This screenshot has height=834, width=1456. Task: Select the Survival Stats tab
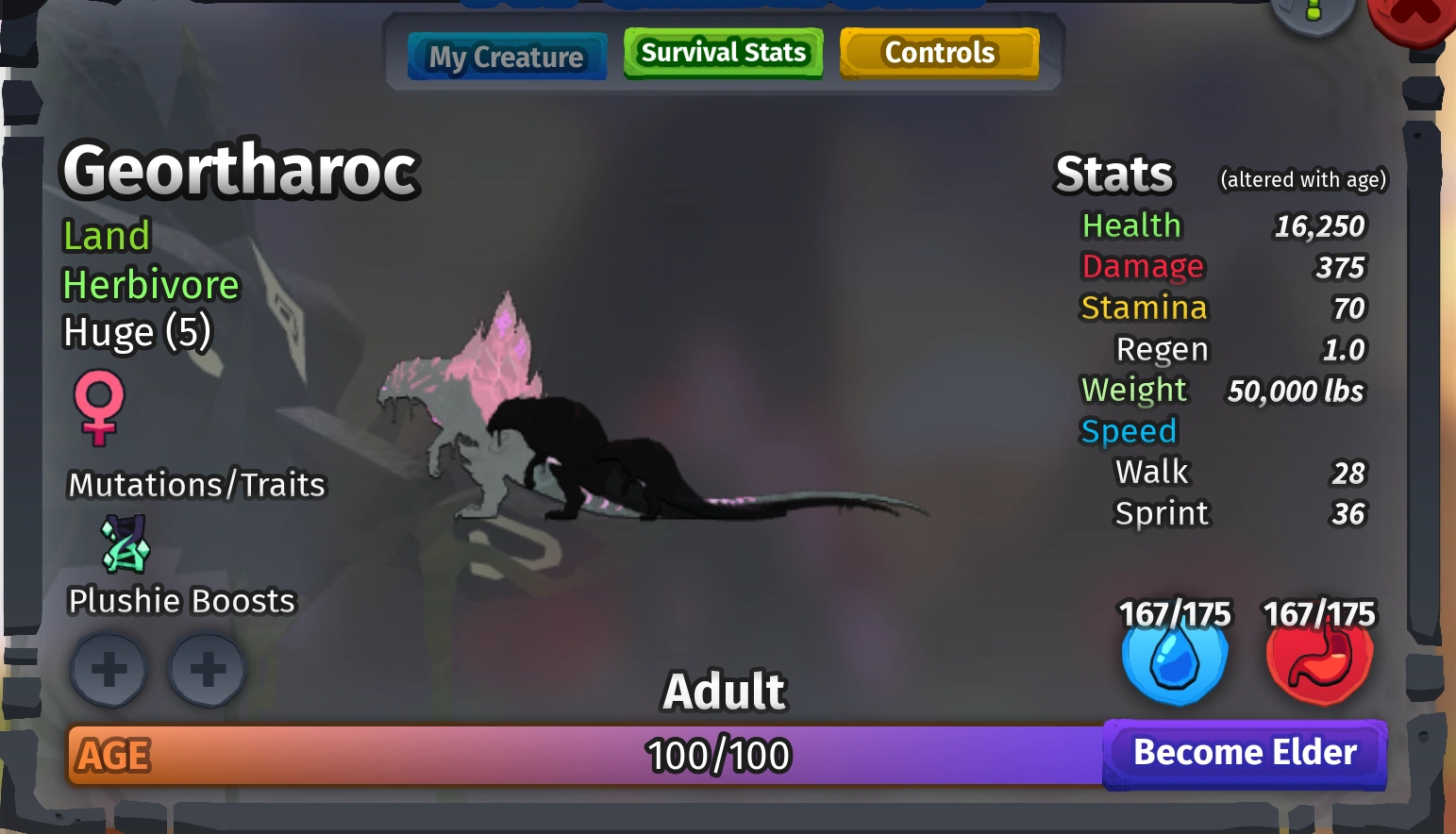pos(722,52)
